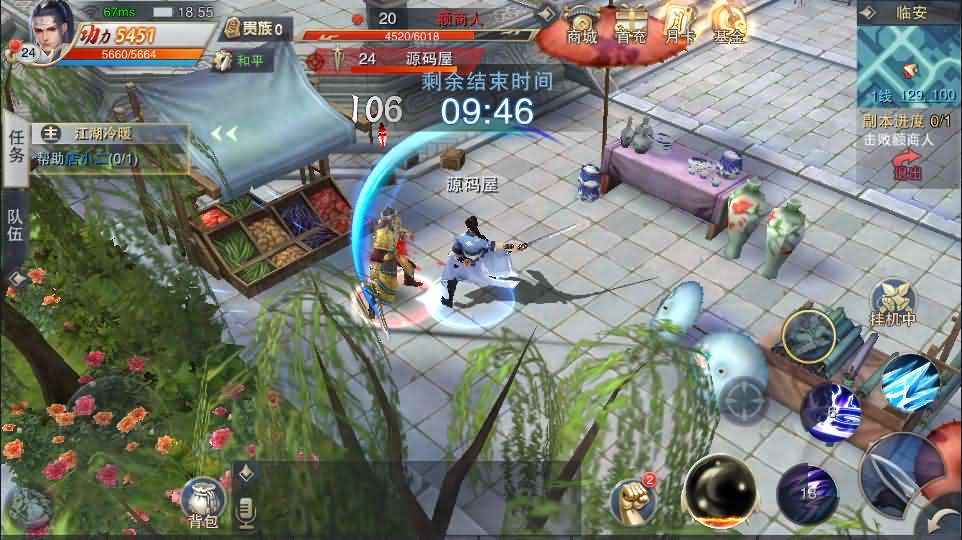Open the 背包 backpack
Screen dimensions: 962x540
[201, 499]
